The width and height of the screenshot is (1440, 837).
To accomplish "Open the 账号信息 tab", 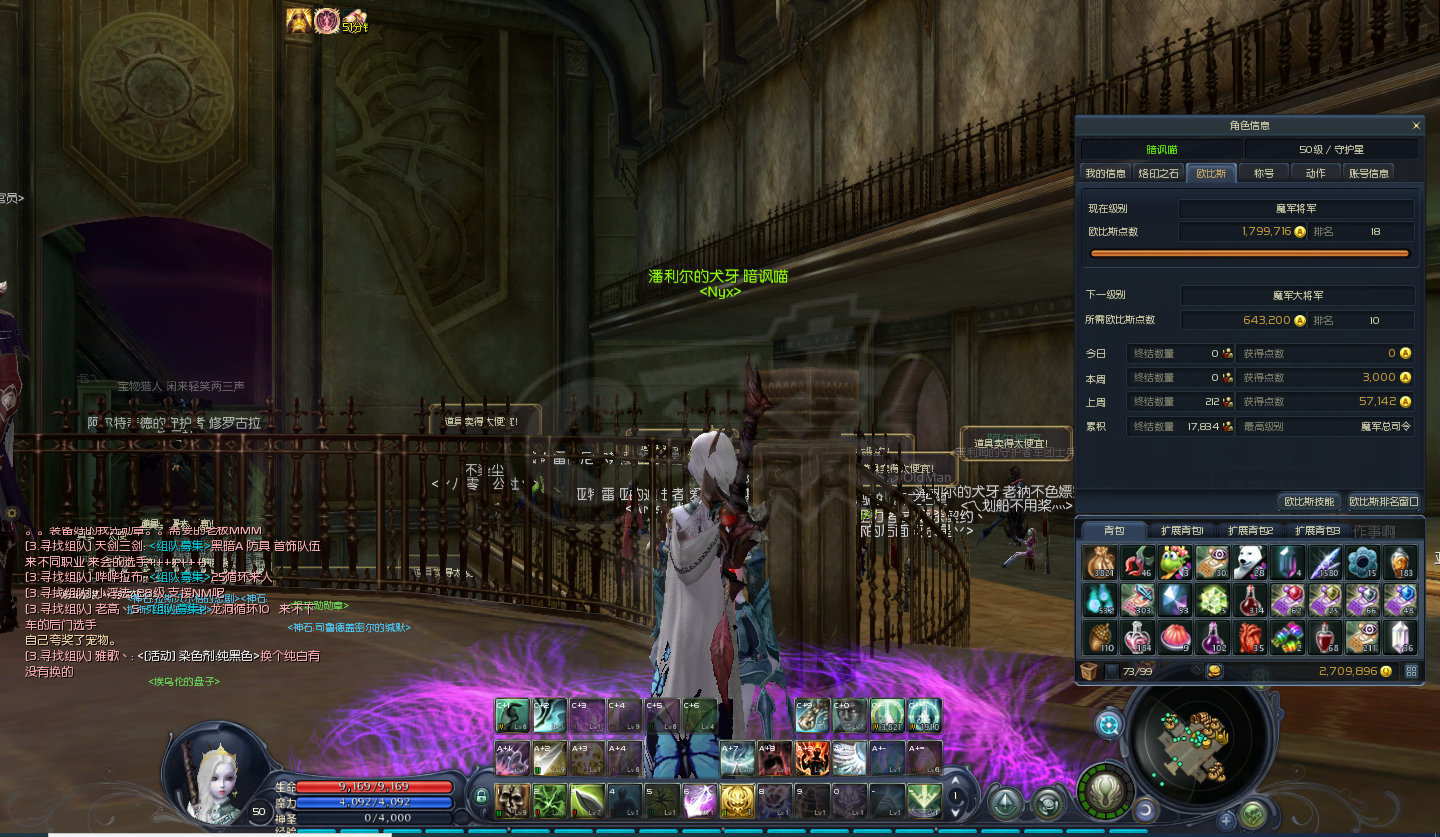I will coord(1368,173).
